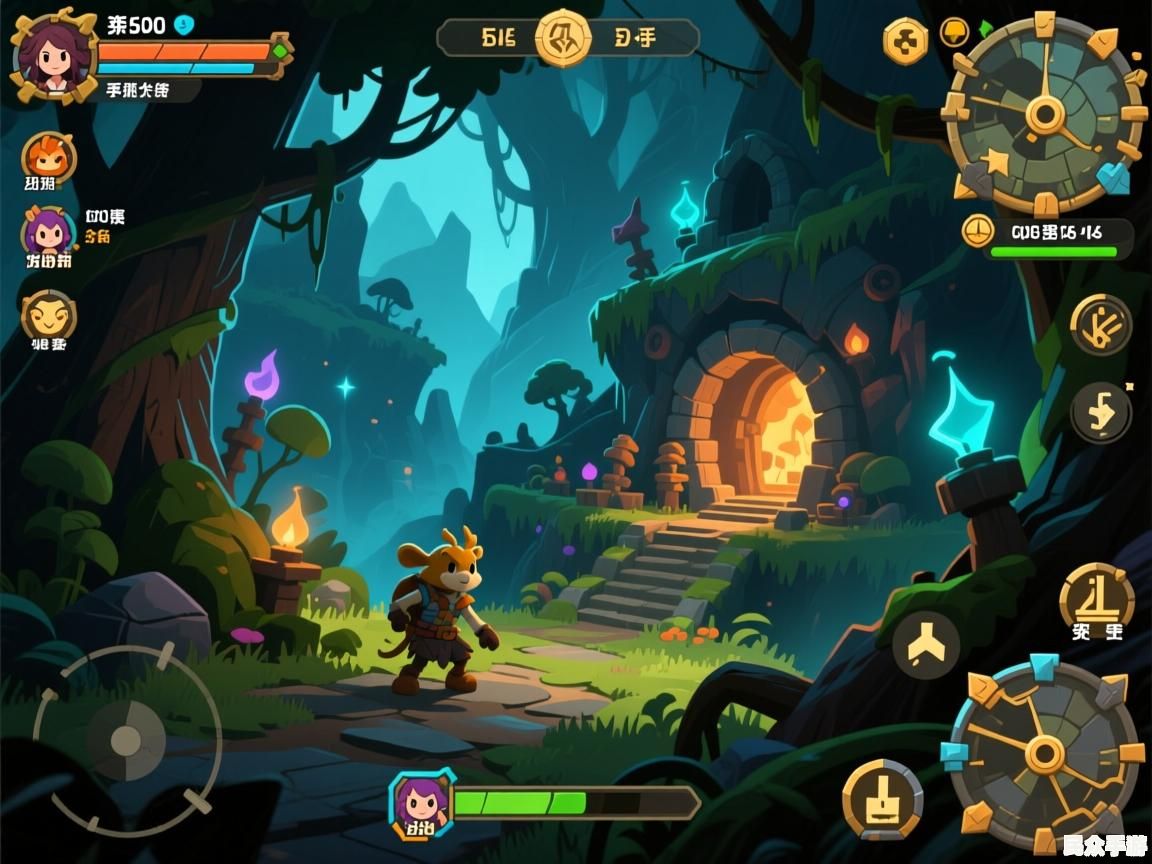Open the gold hexagon menu button
Screen dimensions: 1152x864
[905, 42]
